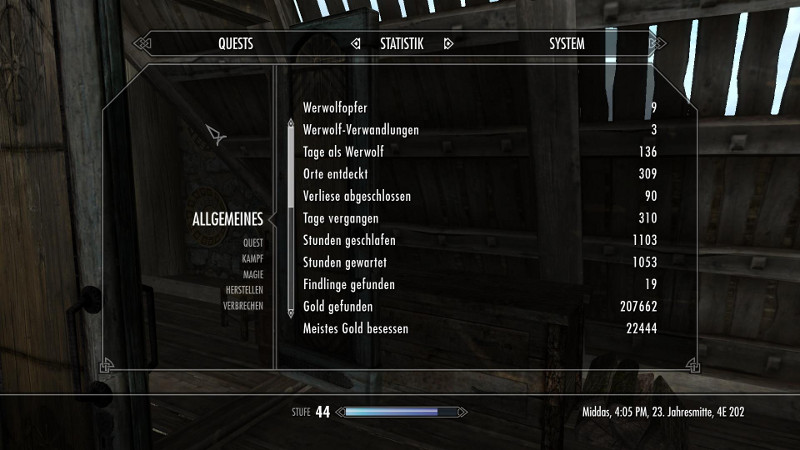Highlight the Orte entdeckt row
The height and width of the screenshot is (450, 800).
click(480, 174)
